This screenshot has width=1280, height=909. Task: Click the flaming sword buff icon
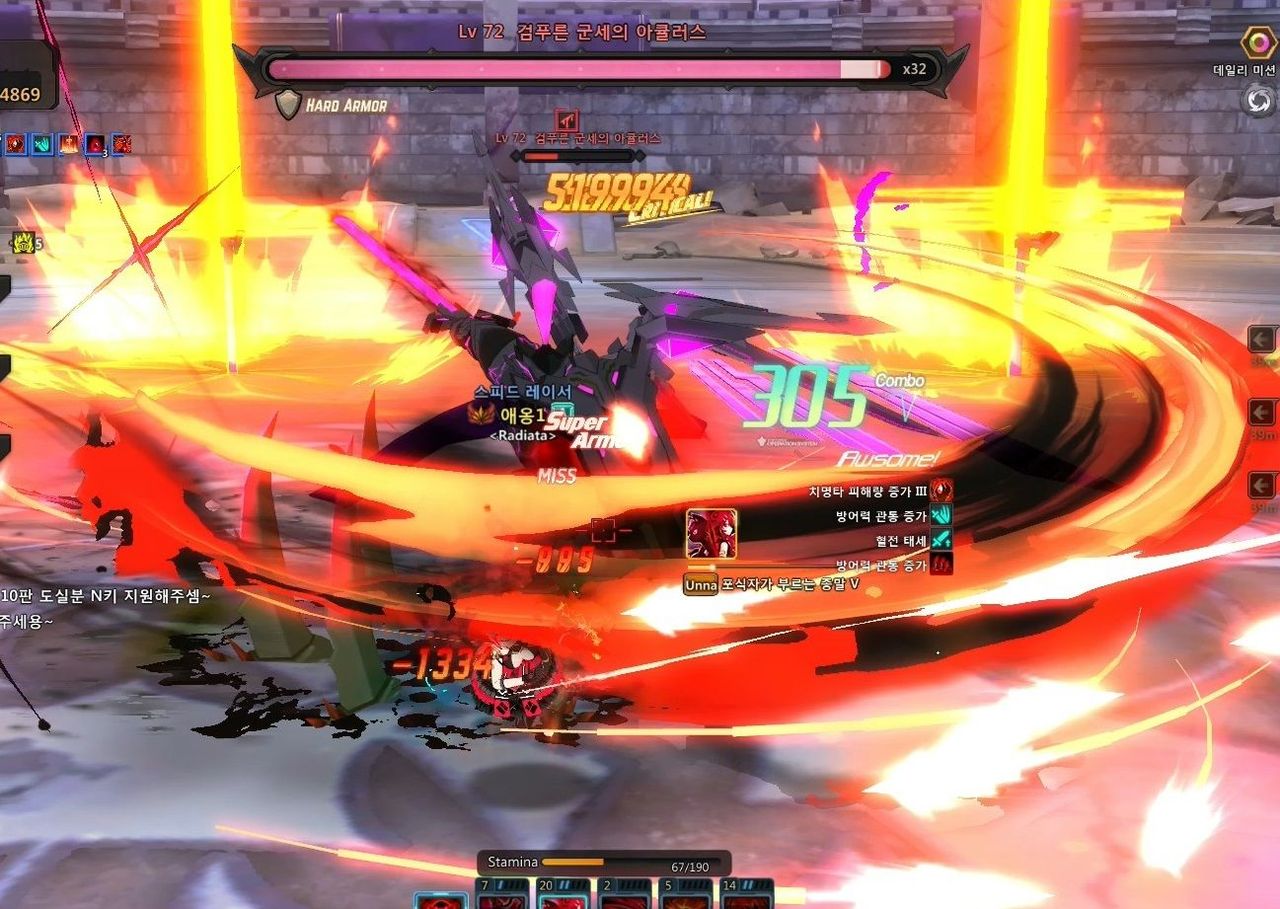(68, 144)
